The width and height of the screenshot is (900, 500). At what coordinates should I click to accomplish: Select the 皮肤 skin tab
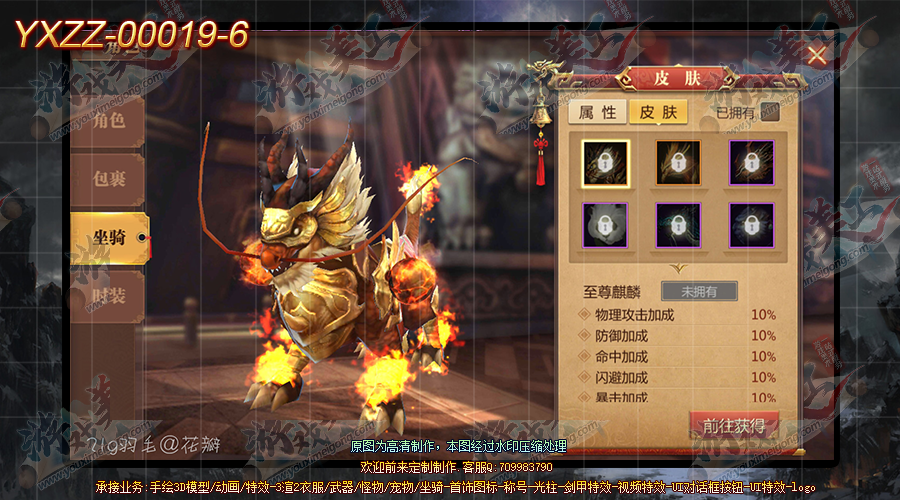[658, 112]
